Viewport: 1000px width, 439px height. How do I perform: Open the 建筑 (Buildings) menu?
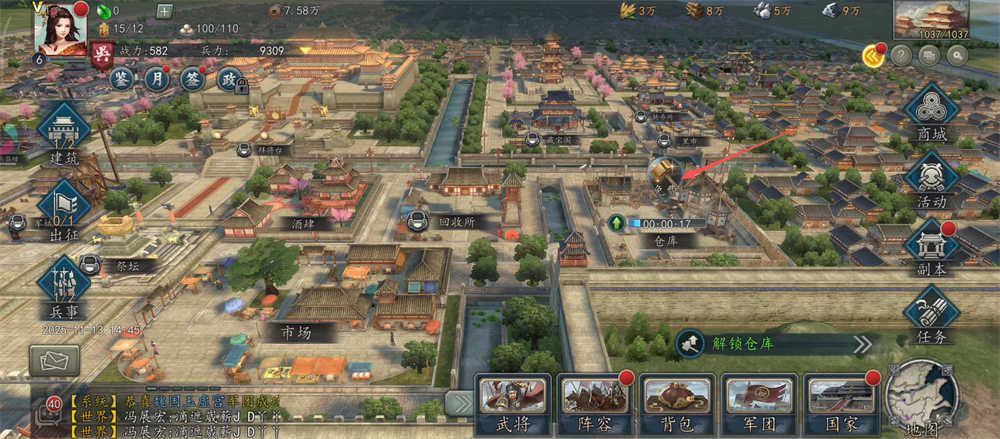pos(65,133)
